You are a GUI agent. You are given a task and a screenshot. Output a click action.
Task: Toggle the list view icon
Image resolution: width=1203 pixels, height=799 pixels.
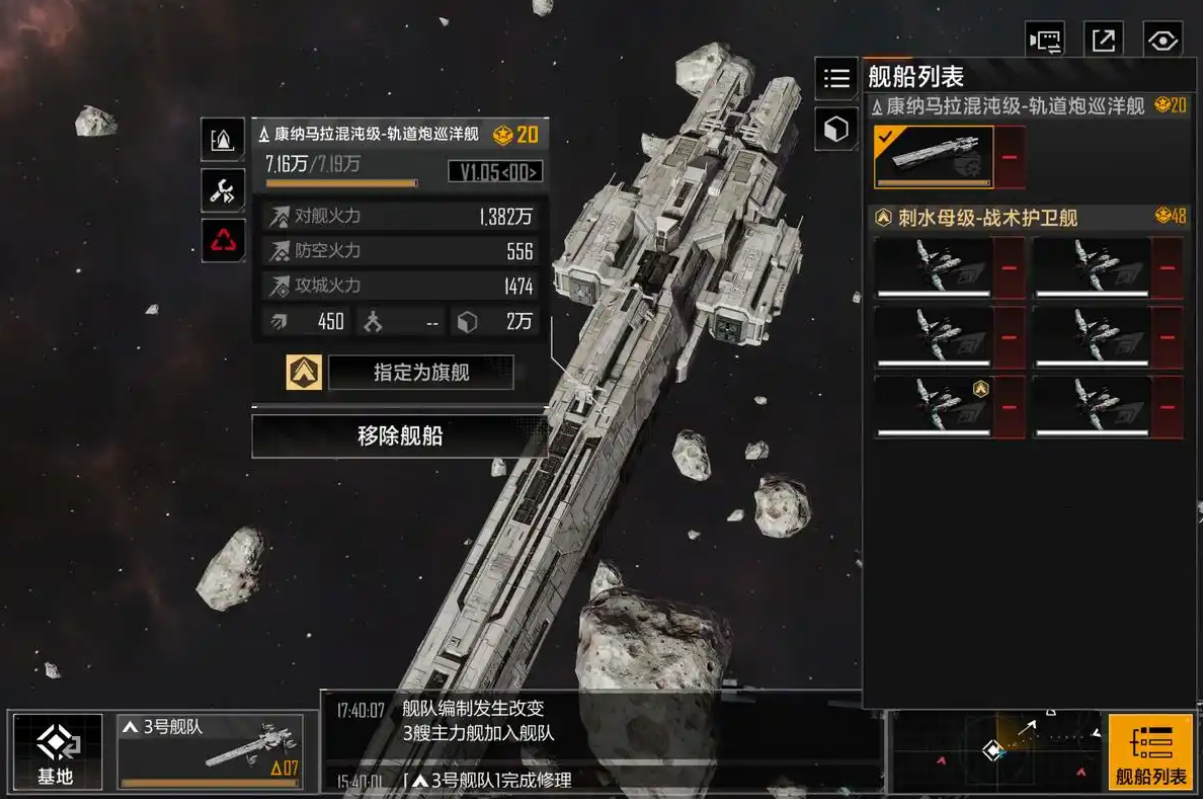836,77
